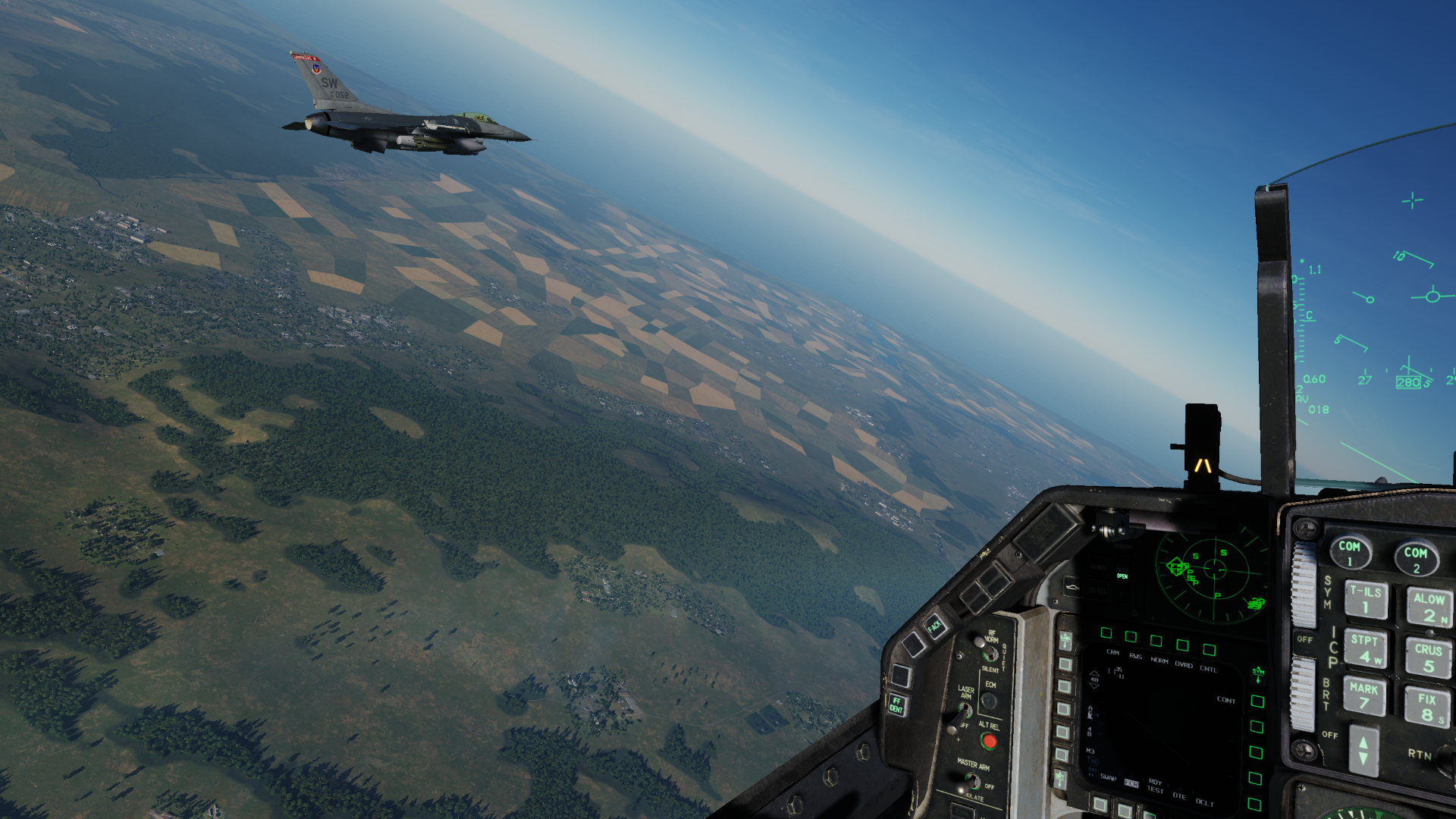This screenshot has width=1456, height=819.
Task: Click the MFD button above OVRD
Action: (1182, 645)
